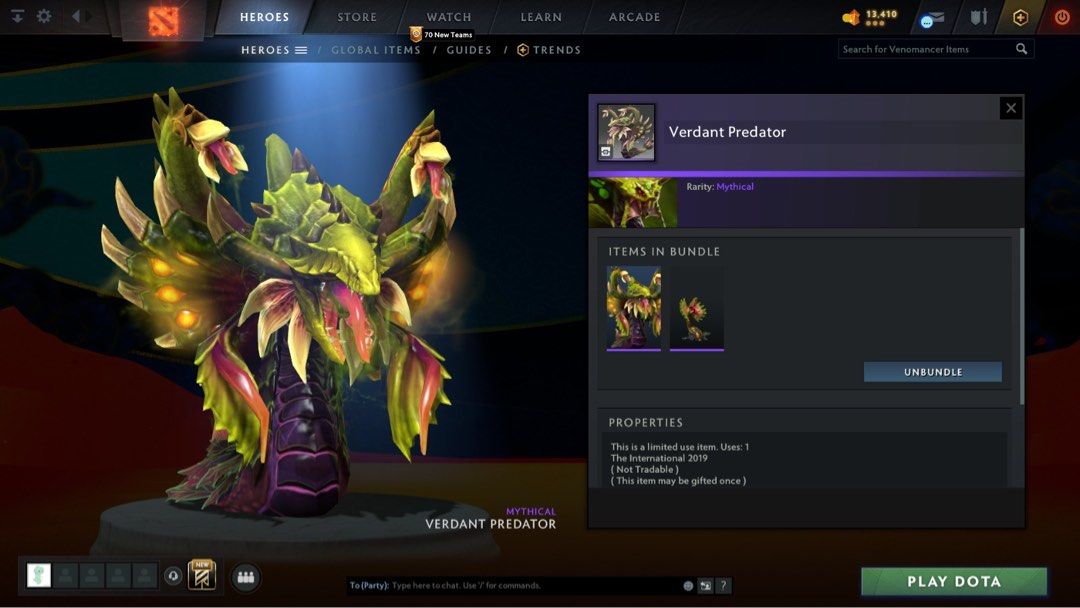Open the chat help question mark
The height and width of the screenshot is (608, 1080).
pos(724,586)
